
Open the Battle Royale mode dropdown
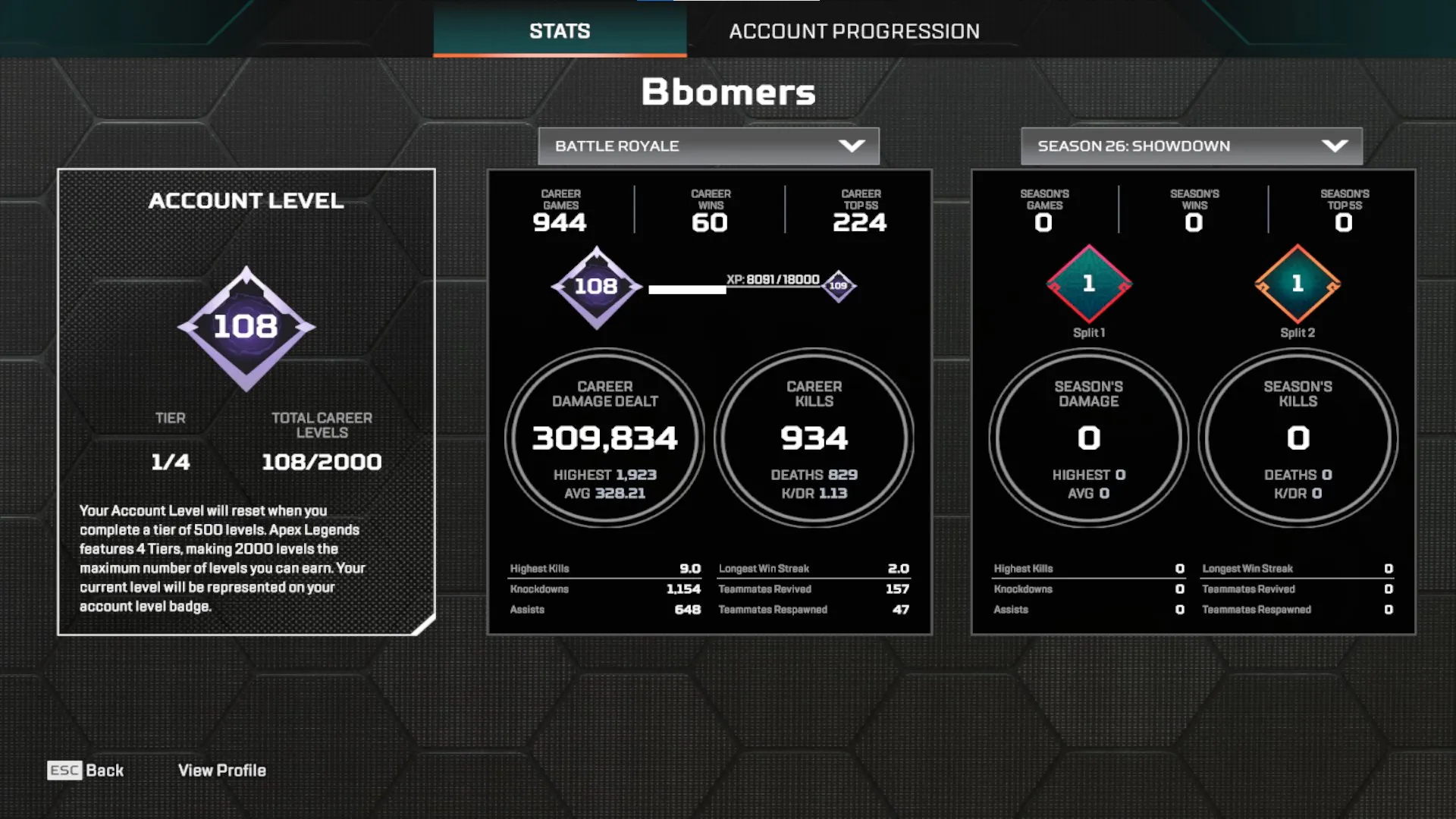[708, 146]
